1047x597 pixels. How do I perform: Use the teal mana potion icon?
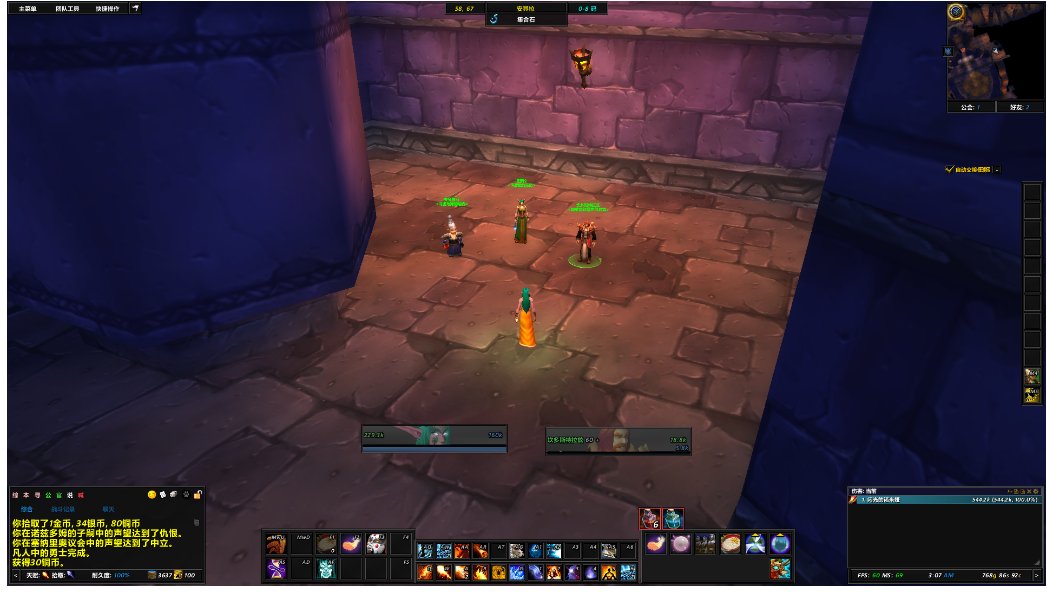[x=675, y=519]
